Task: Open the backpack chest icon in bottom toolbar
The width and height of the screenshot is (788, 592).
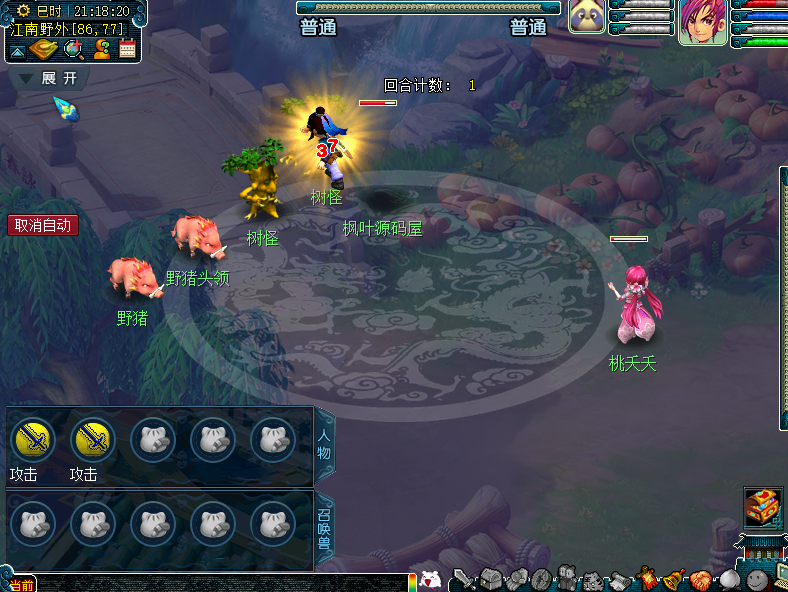Action: click(x=489, y=579)
